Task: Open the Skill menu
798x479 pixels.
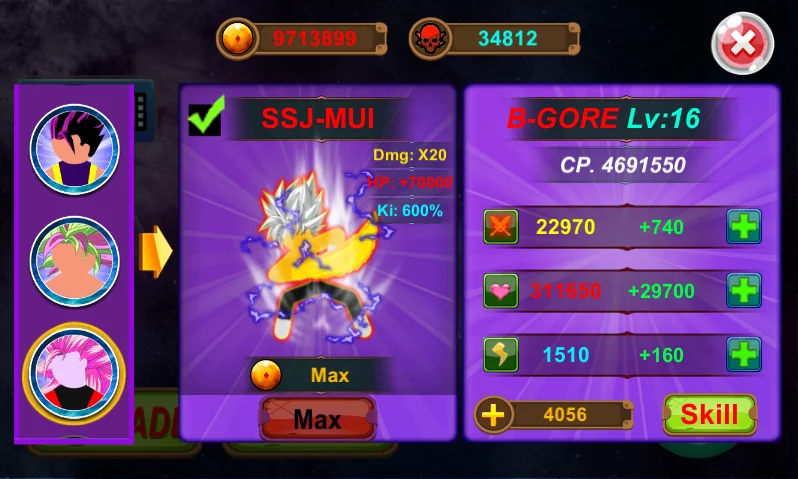Action: 709,414
